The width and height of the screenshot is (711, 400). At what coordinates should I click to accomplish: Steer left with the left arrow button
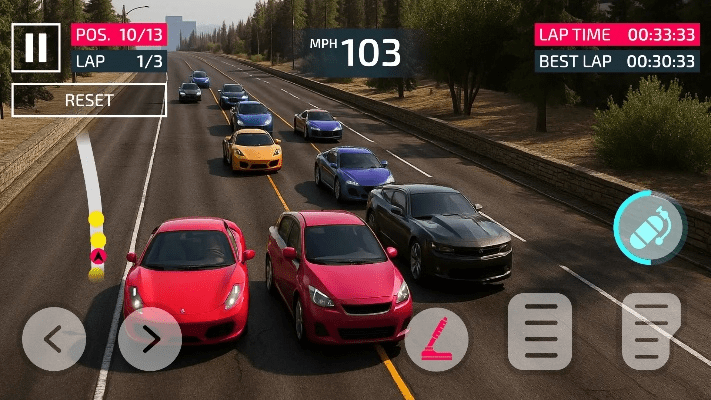53,339
